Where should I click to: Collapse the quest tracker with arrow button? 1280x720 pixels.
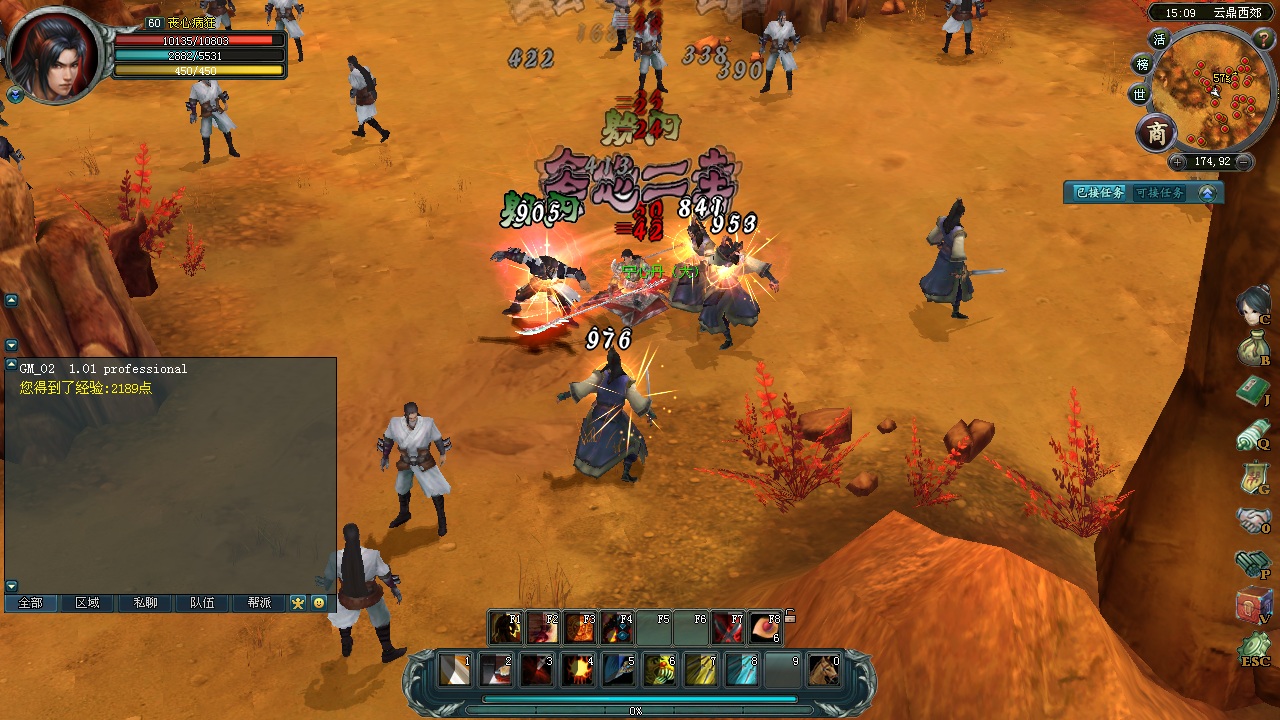coord(1208,193)
